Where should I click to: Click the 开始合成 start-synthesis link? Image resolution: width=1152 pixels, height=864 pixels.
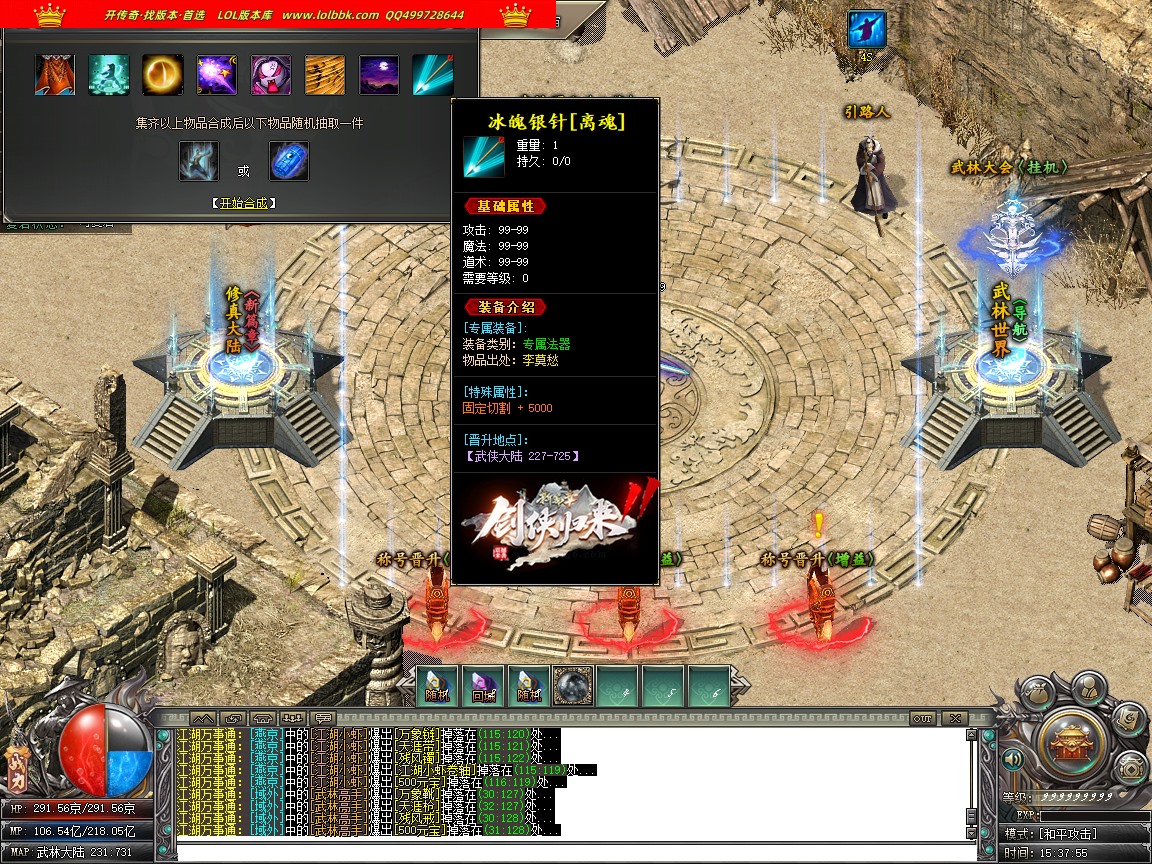coord(244,203)
